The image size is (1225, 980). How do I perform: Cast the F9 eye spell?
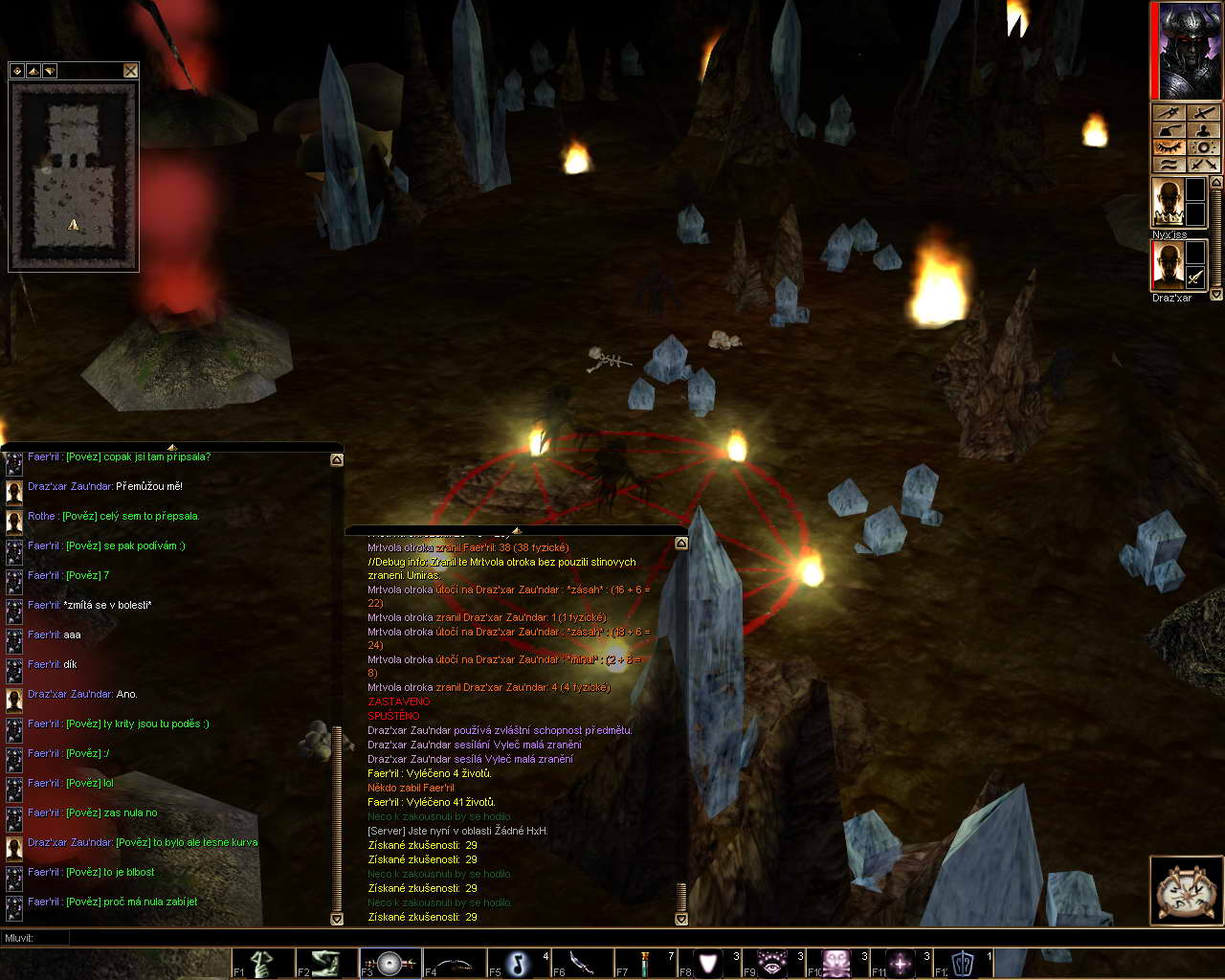point(773,963)
